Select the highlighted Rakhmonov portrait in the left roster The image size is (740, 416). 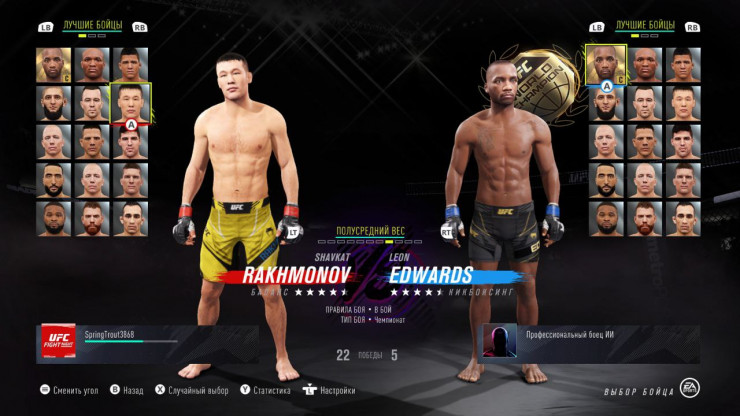point(131,103)
